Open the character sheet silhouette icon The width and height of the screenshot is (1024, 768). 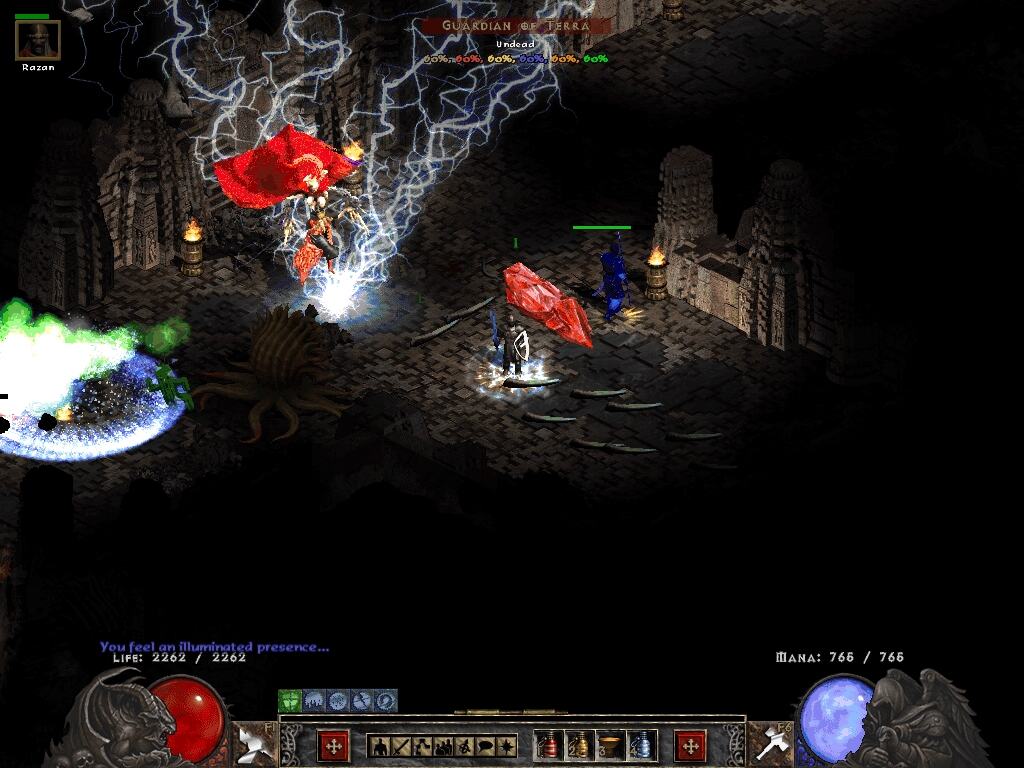(x=379, y=746)
